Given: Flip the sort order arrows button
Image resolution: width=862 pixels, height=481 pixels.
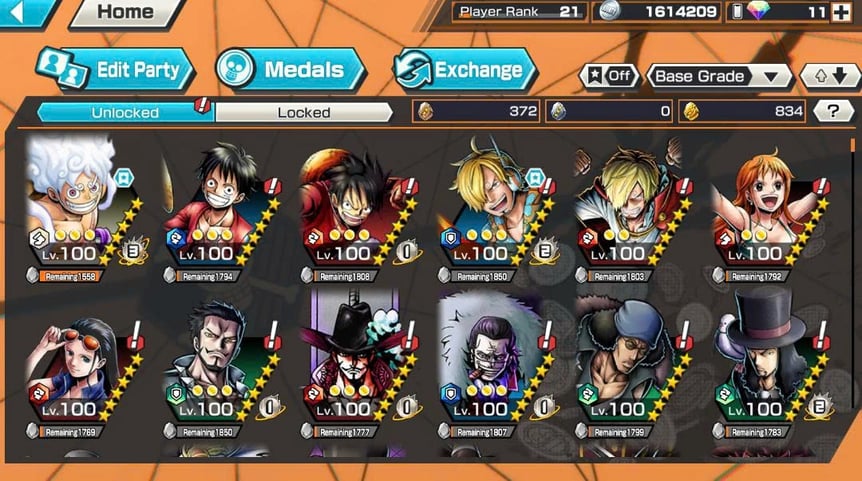Looking at the screenshot, I should [829, 76].
